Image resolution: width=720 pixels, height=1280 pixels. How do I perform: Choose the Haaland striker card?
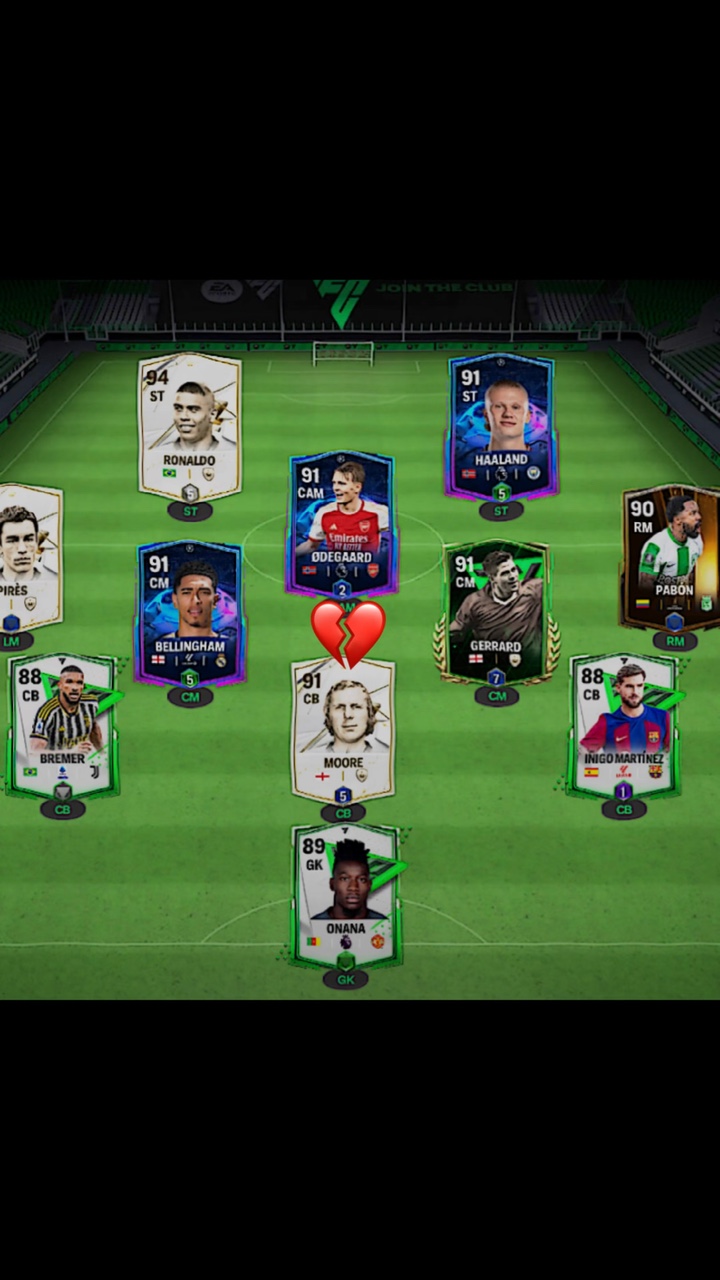[x=501, y=425]
